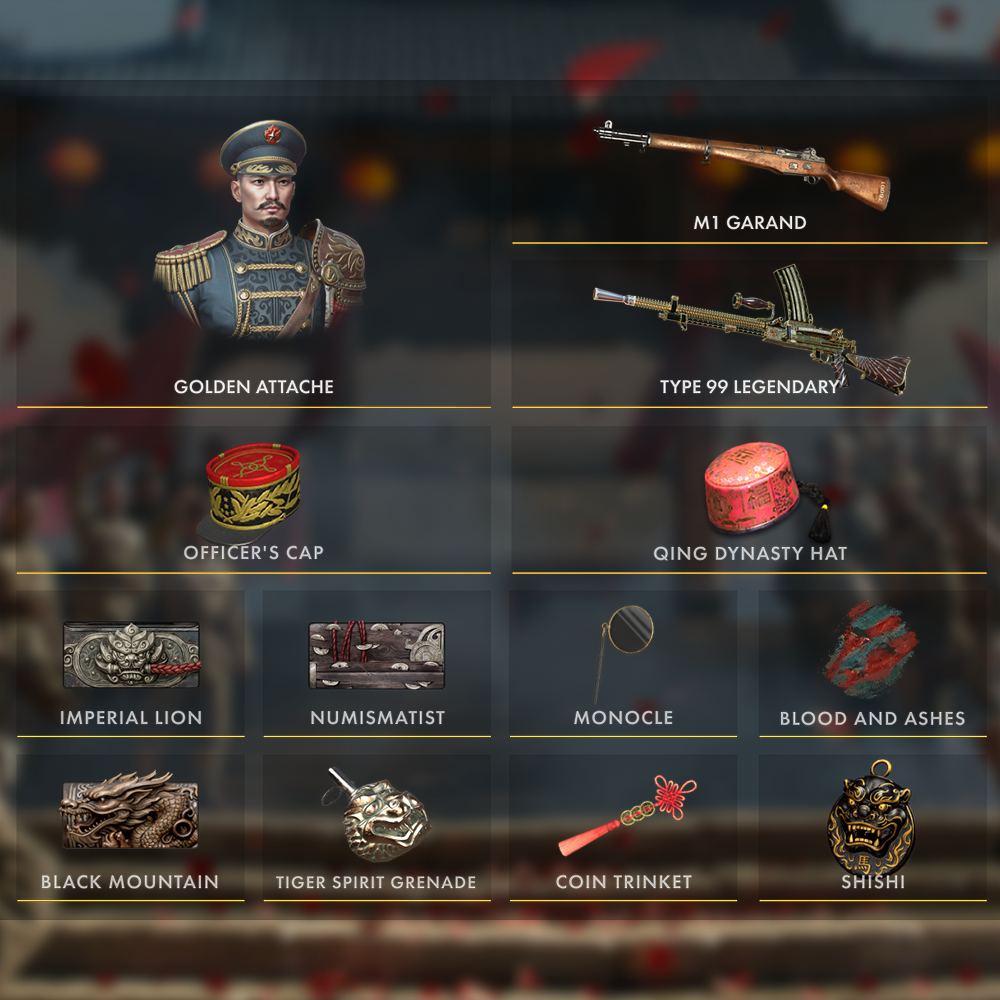Pick the Qing Dynasty Hat tile
This screenshot has width=1000, height=1000.
coord(749,500)
